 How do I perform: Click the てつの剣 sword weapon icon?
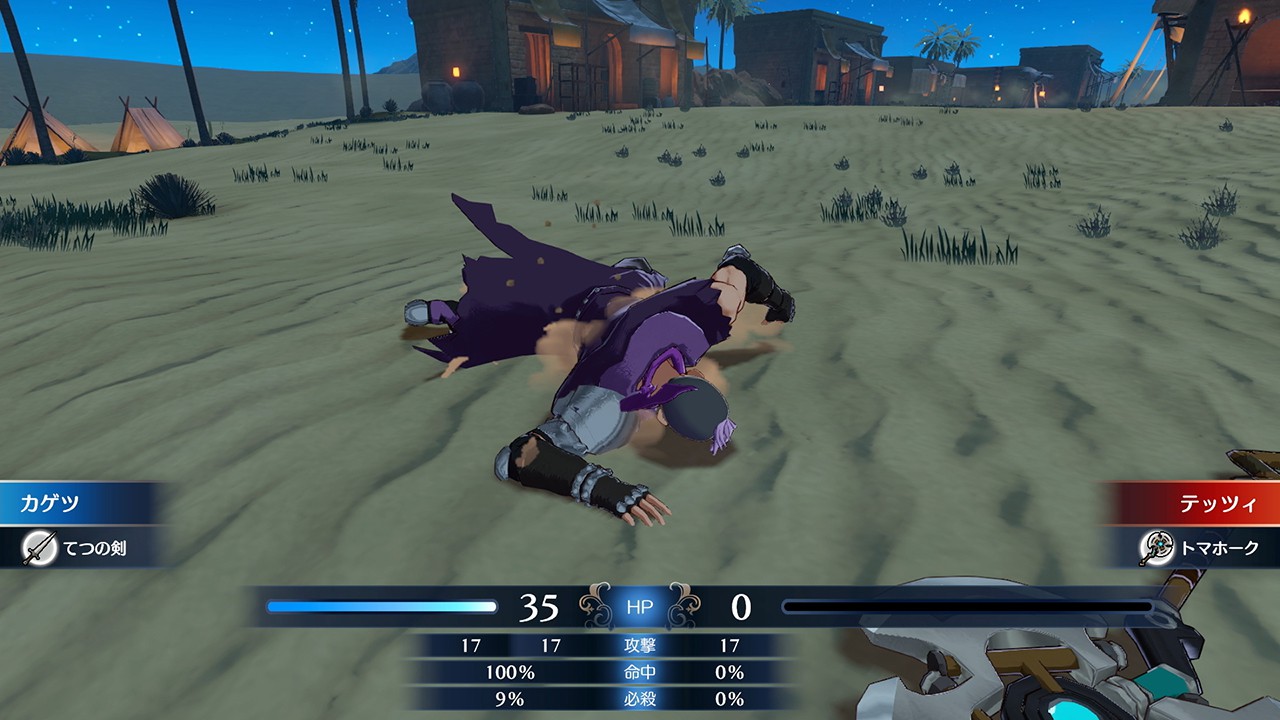pyautogui.click(x=40, y=548)
